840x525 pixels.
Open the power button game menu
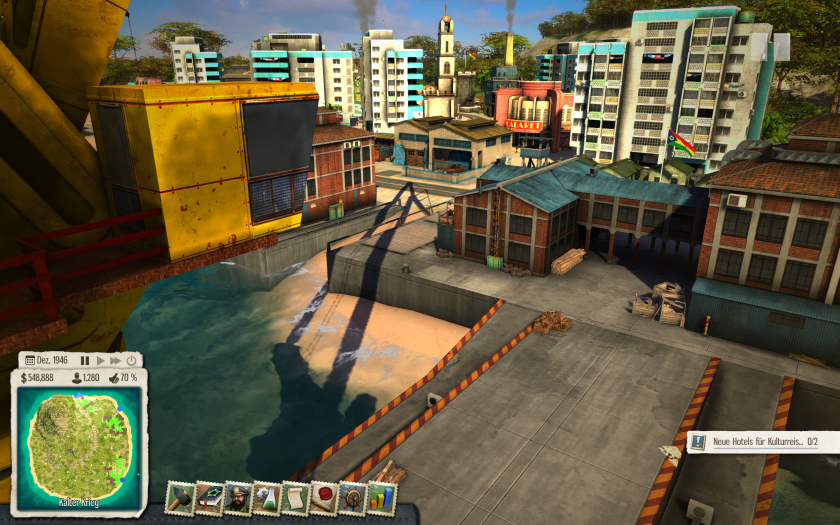[x=131, y=360]
